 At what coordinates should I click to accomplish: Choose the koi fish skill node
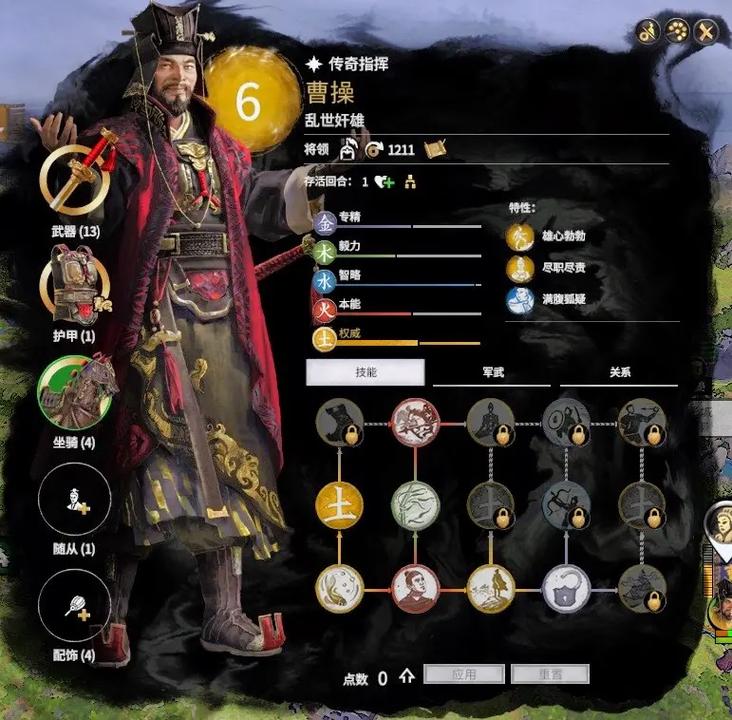click(339, 589)
